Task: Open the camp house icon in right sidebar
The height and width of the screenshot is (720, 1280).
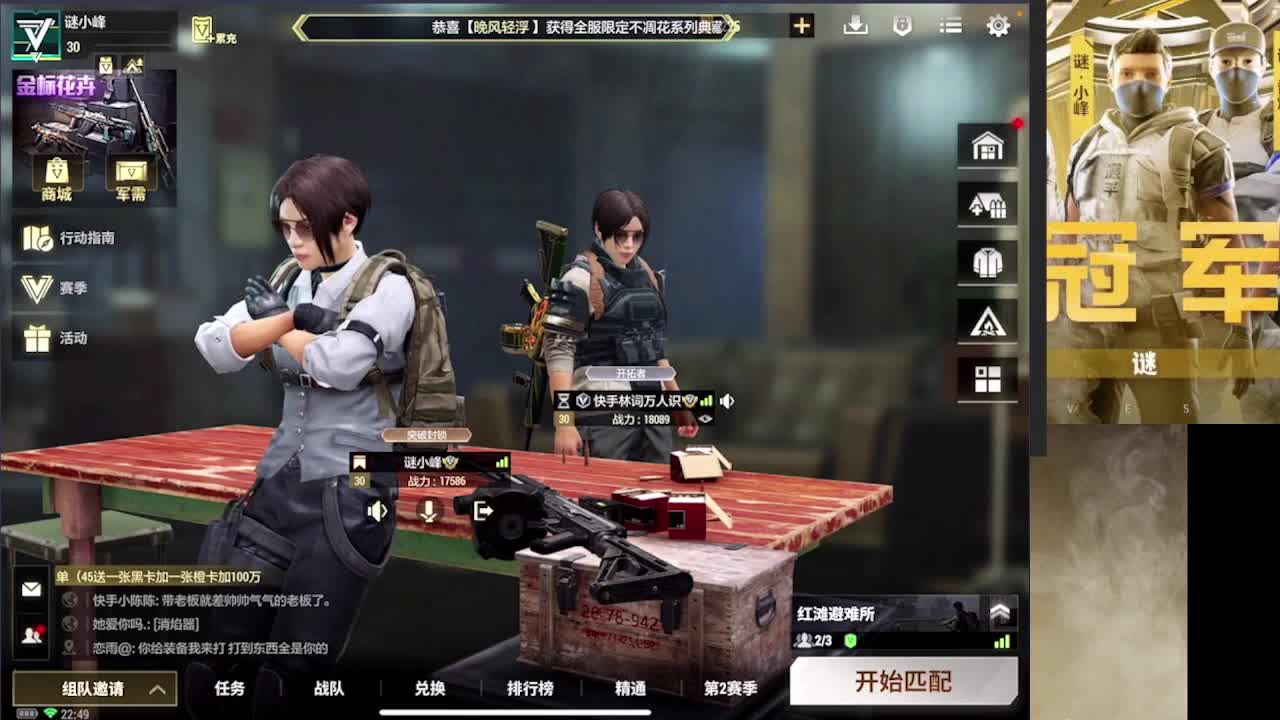Action: (987, 205)
